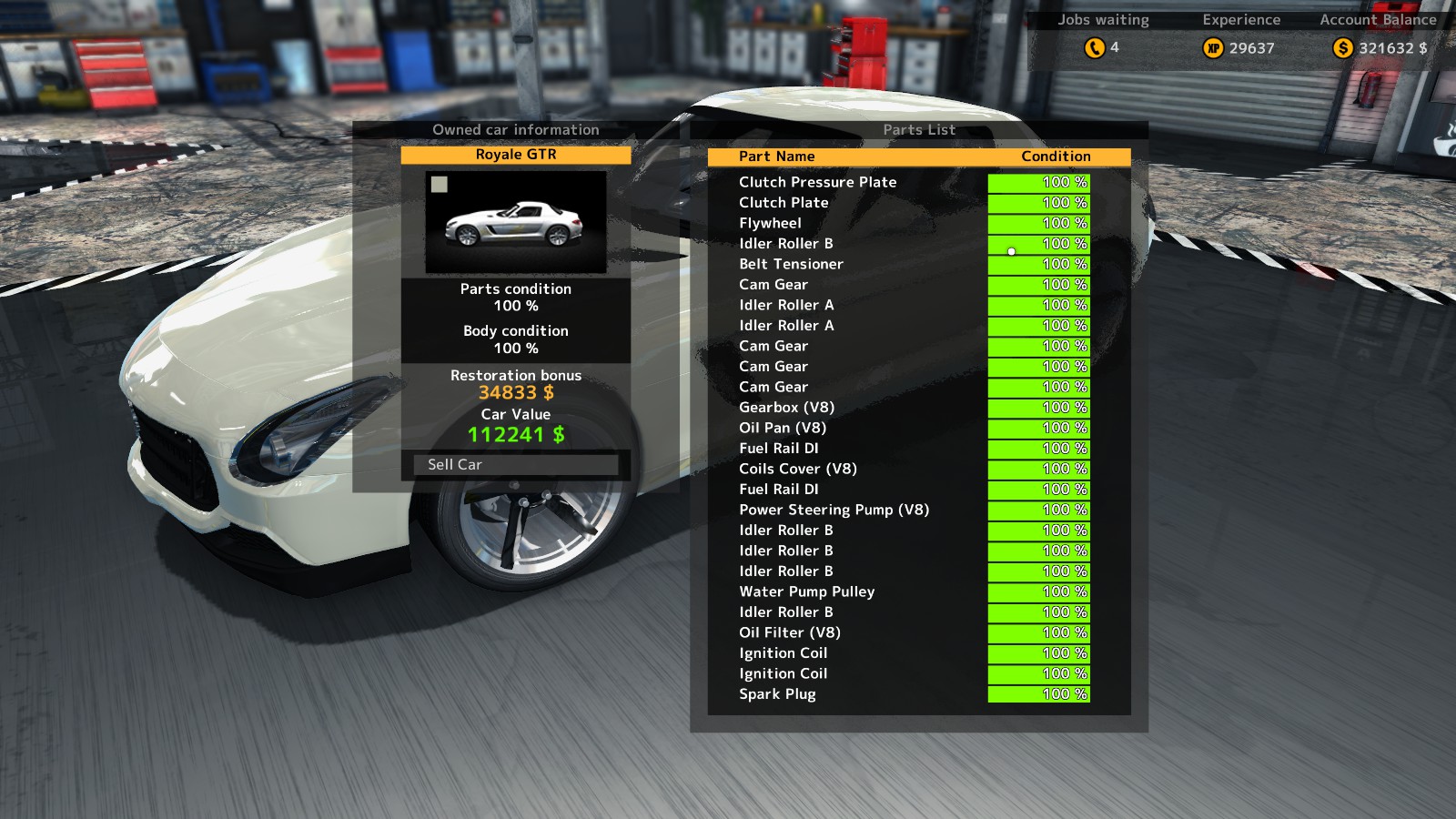This screenshot has height=819, width=1456.
Task: Select the Parts List header
Action: 917,129
